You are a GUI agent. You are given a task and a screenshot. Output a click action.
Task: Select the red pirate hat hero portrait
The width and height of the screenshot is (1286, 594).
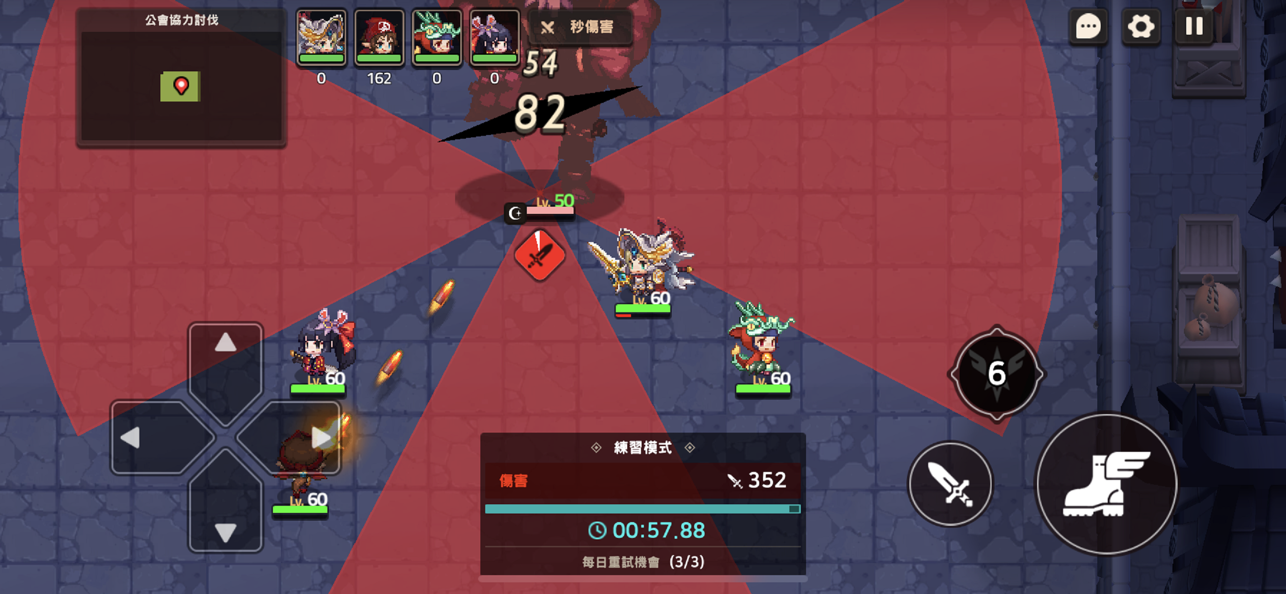click(379, 38)
